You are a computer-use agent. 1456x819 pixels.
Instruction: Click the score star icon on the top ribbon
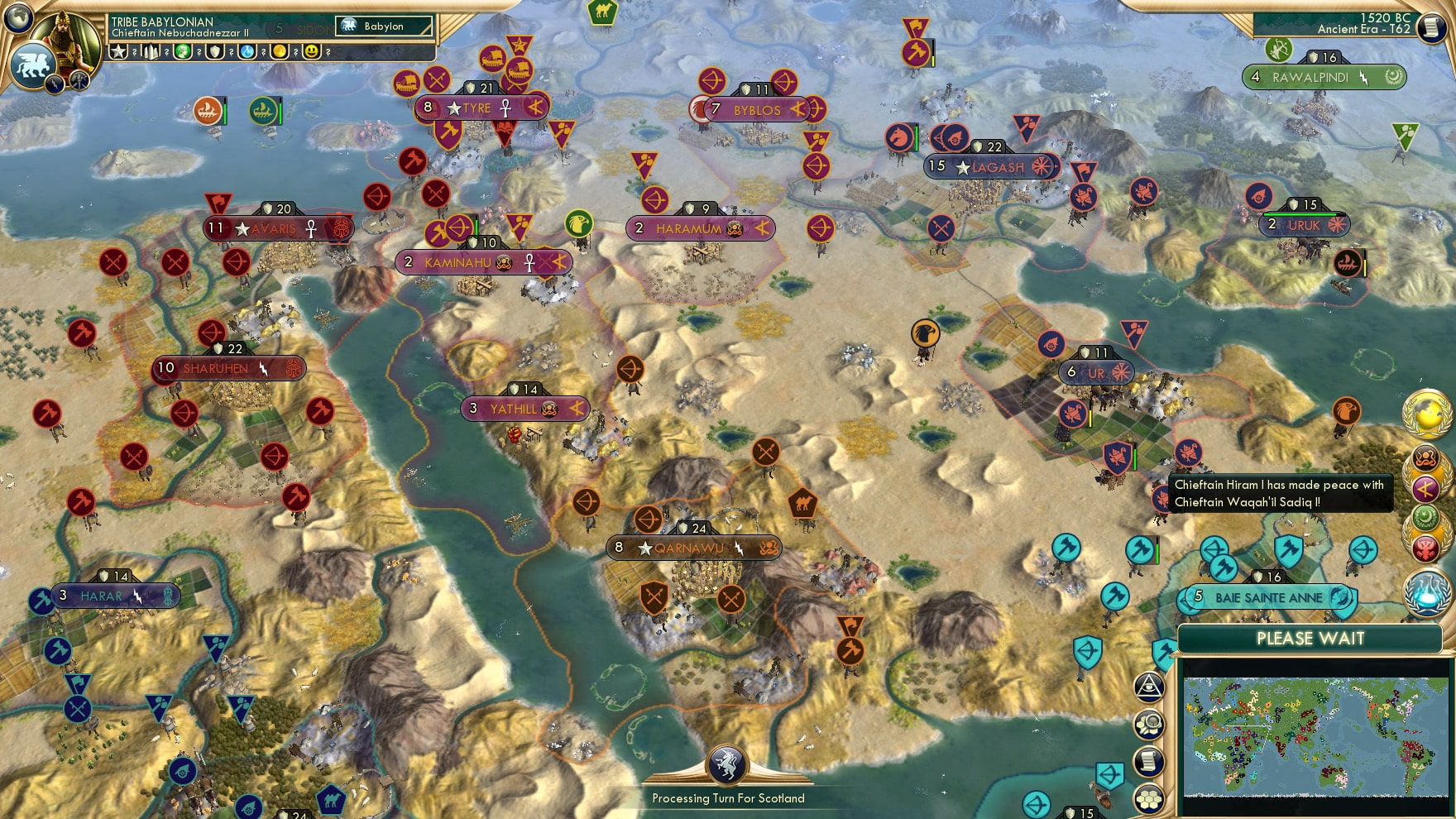[118, 51]
